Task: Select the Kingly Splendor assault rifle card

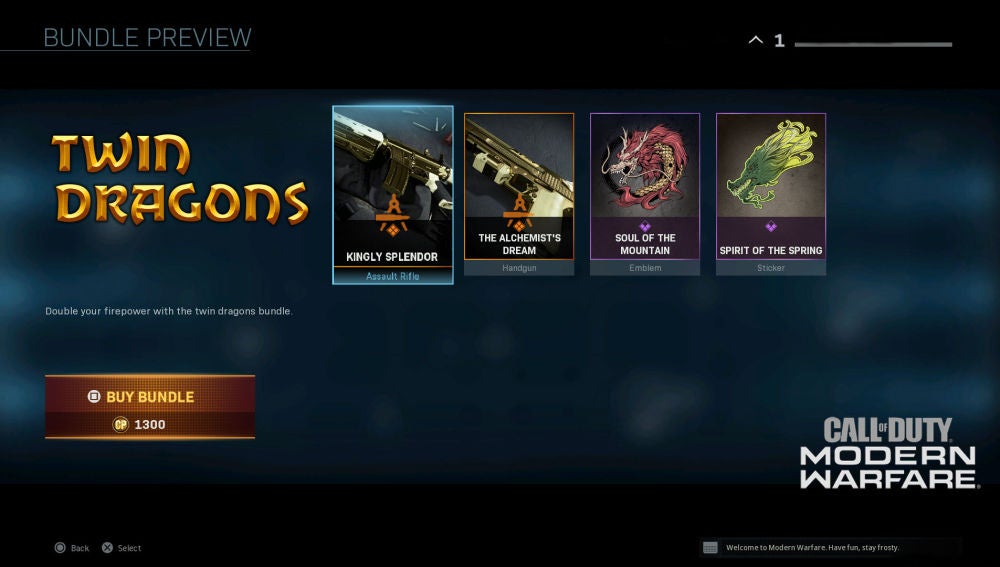Action: pos(392,195)
